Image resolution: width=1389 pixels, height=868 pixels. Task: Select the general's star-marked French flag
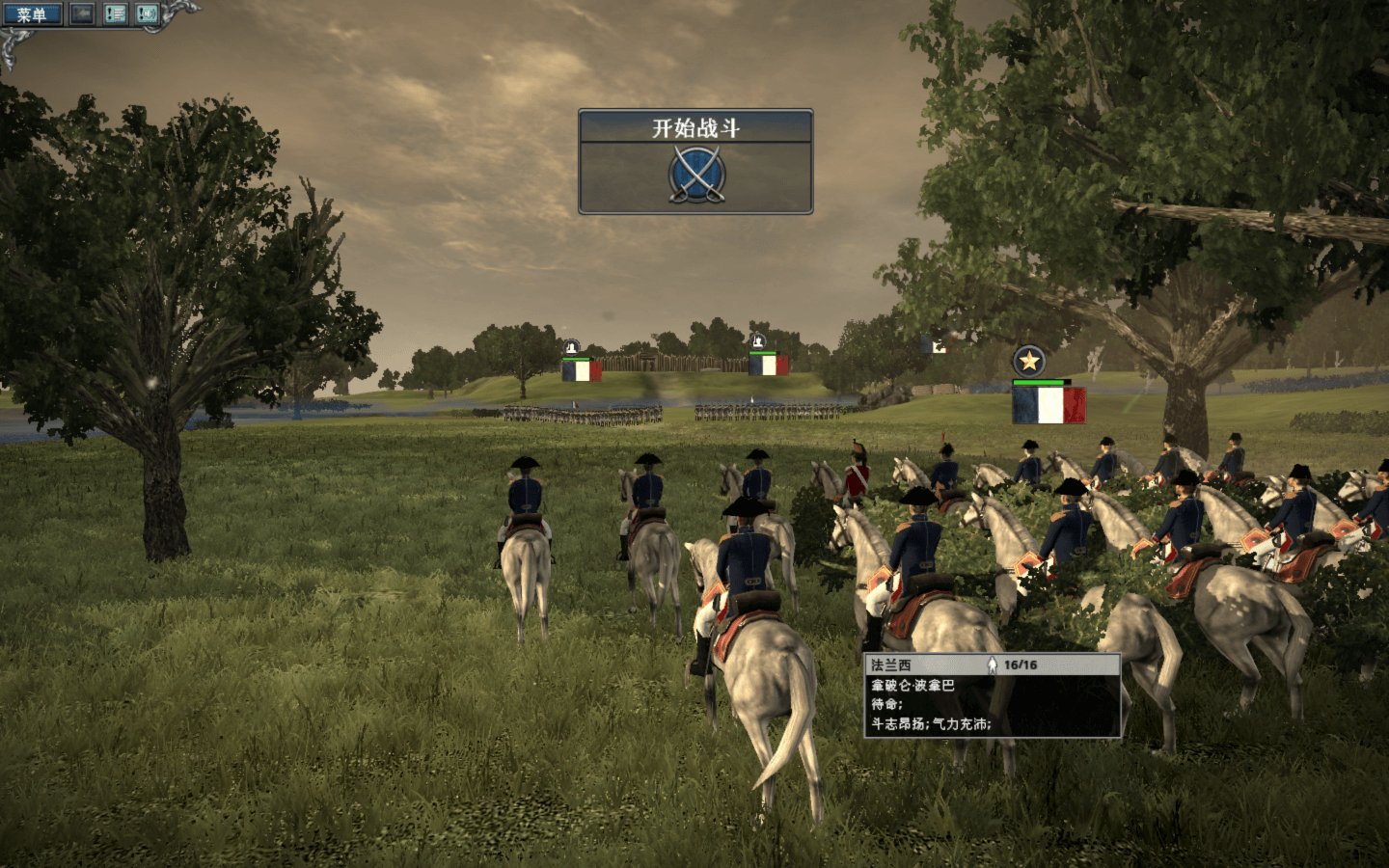1048,405
